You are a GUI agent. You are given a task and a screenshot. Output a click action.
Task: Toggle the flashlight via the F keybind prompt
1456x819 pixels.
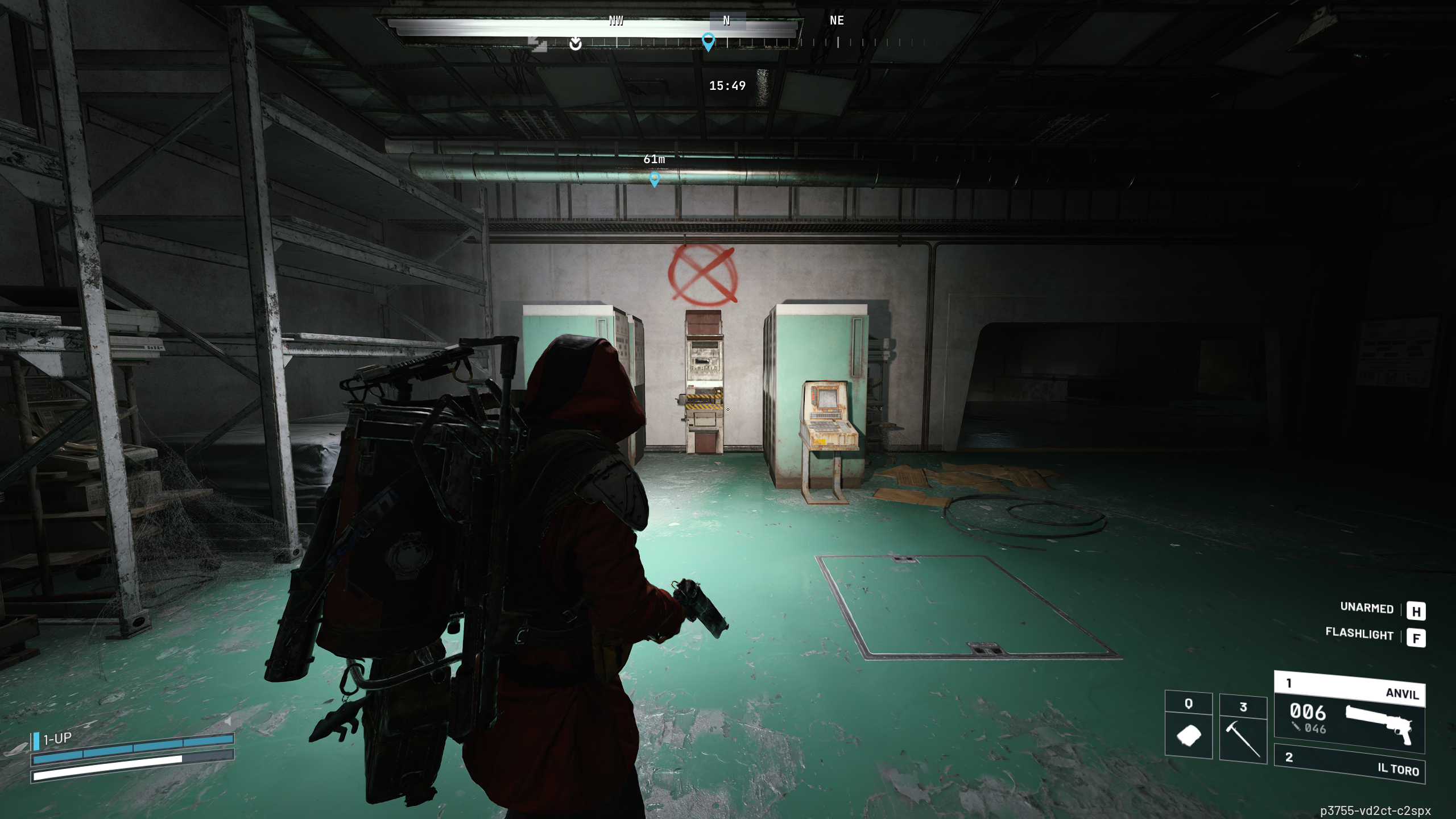tap(1417, 638)
